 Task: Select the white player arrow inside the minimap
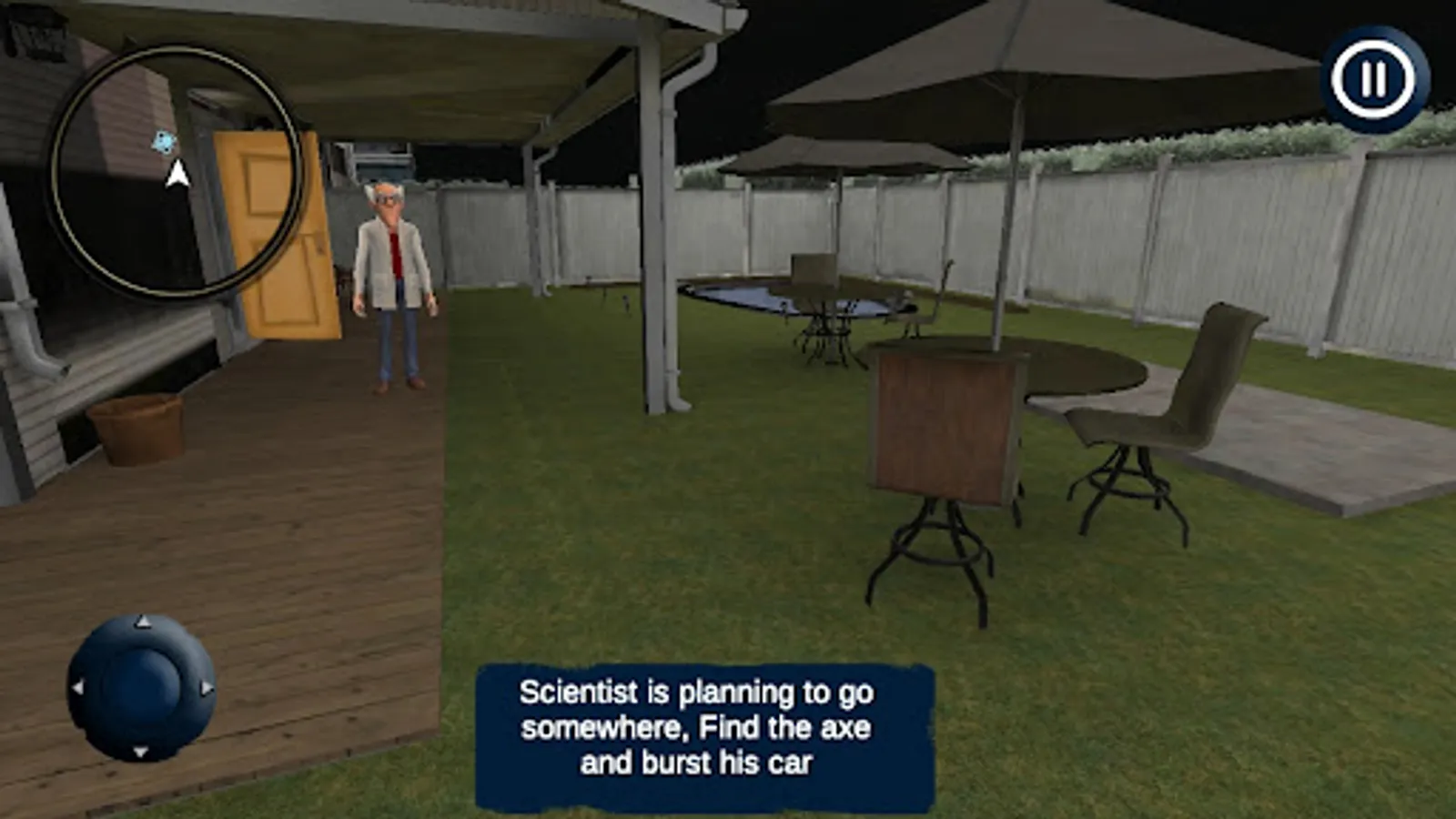point(176,173)
